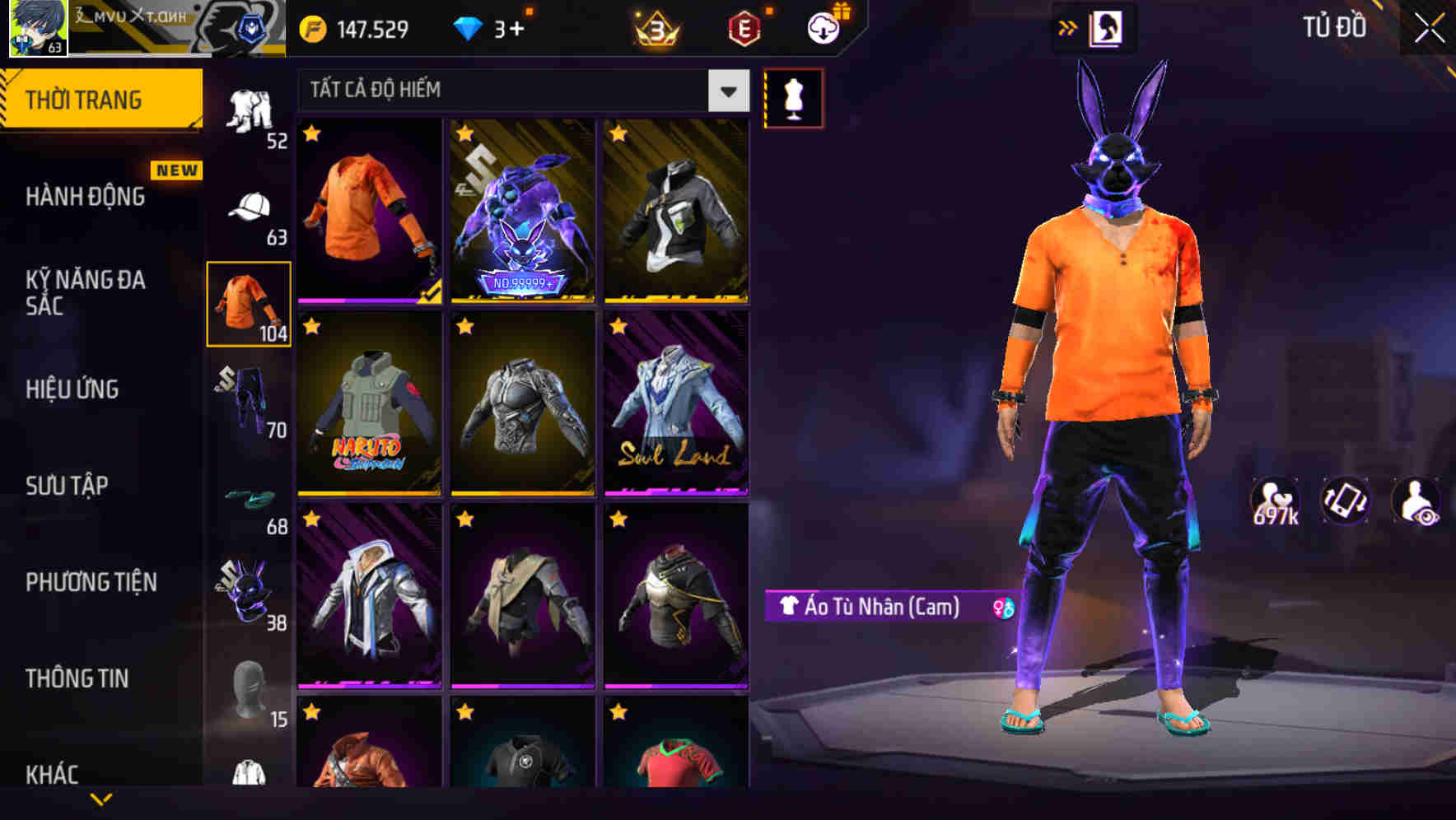Click the red E badge icon
Viewport: 1456px width, 820px height.
coord(742,27)
